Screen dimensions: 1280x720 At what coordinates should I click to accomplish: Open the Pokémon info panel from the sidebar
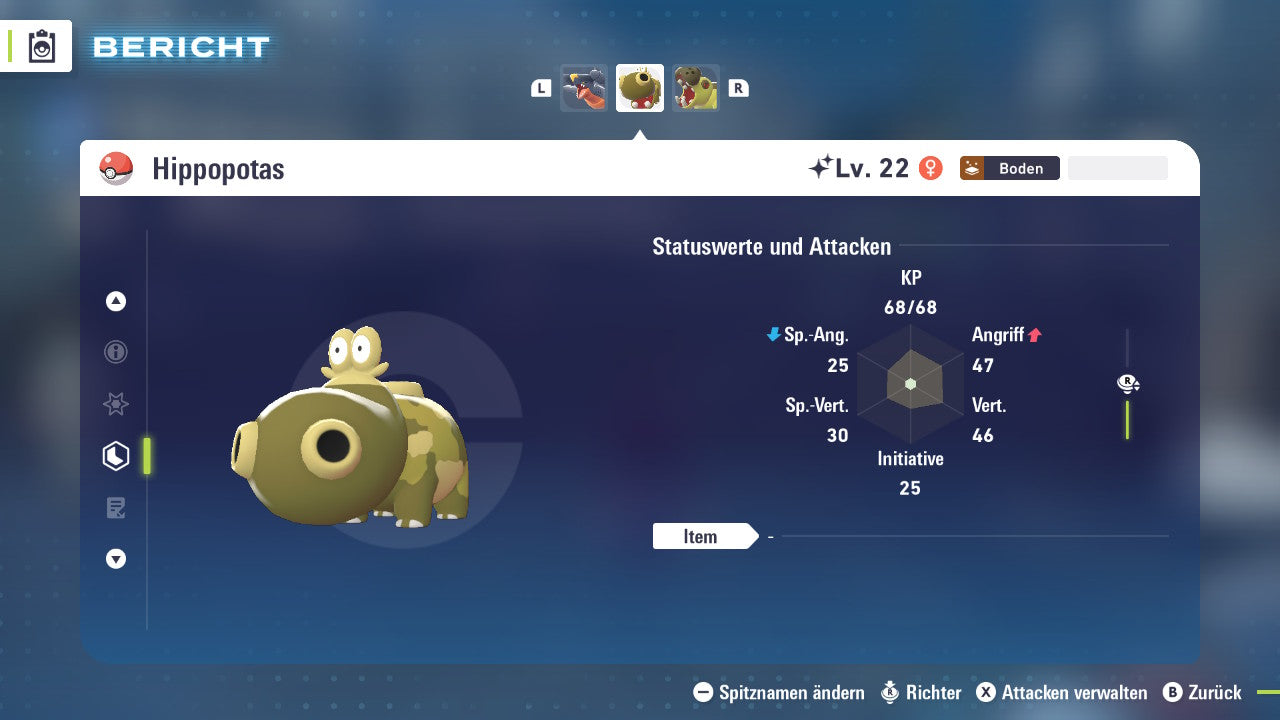[115, 352]
